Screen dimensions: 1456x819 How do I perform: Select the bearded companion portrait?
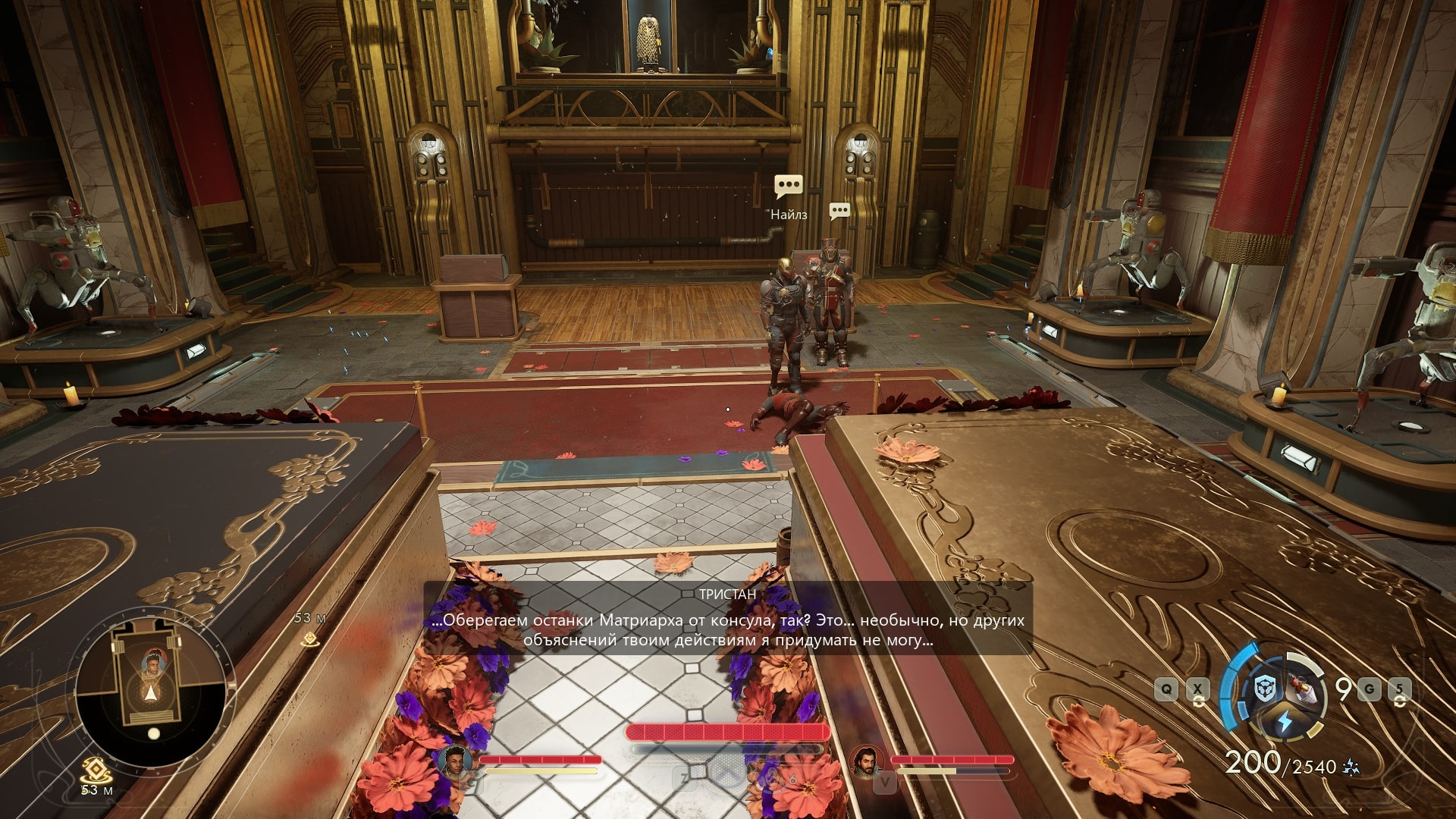[x=866, y=761]
